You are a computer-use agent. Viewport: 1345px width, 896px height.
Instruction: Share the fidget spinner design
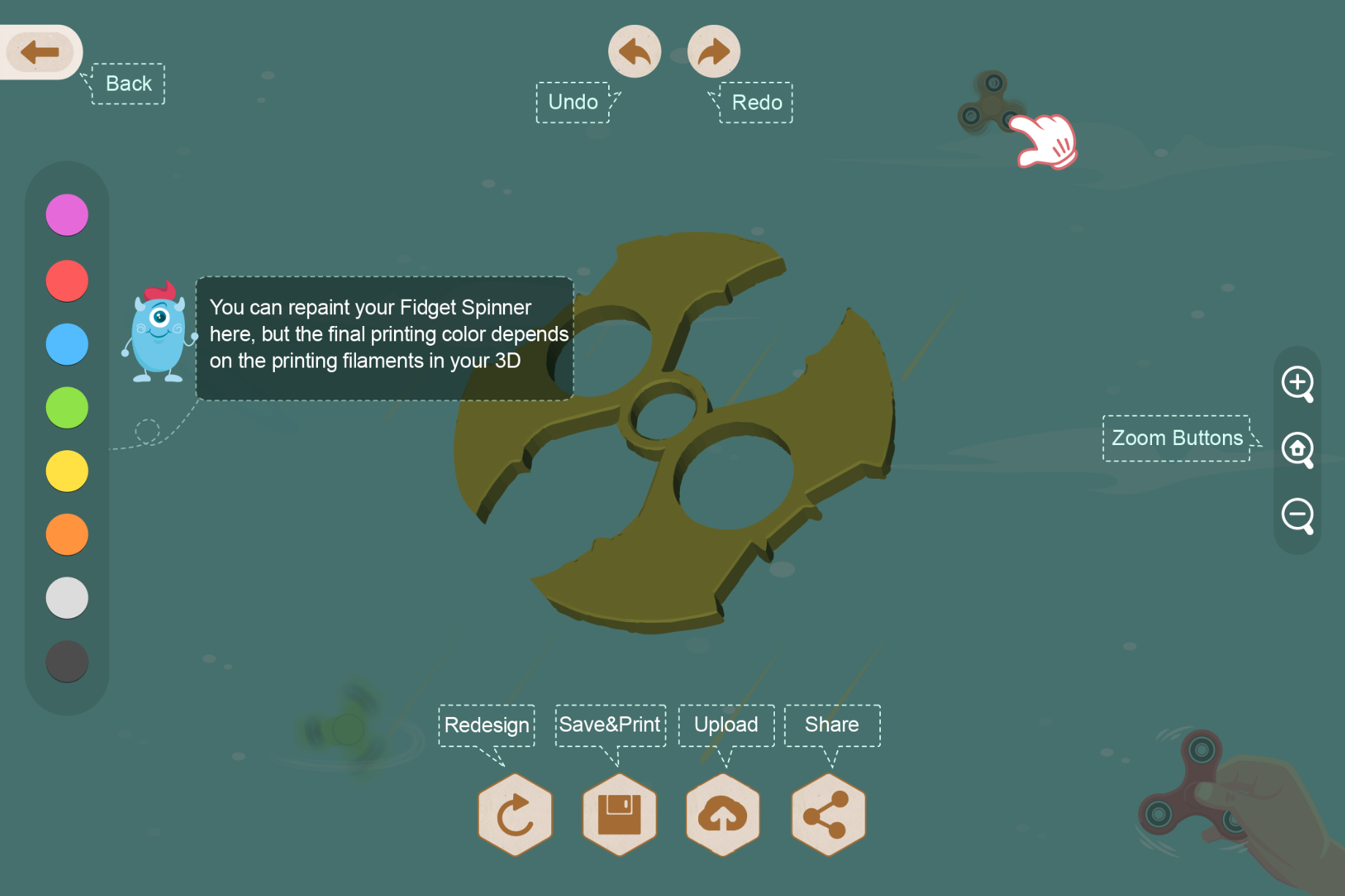tap(828, 814)
